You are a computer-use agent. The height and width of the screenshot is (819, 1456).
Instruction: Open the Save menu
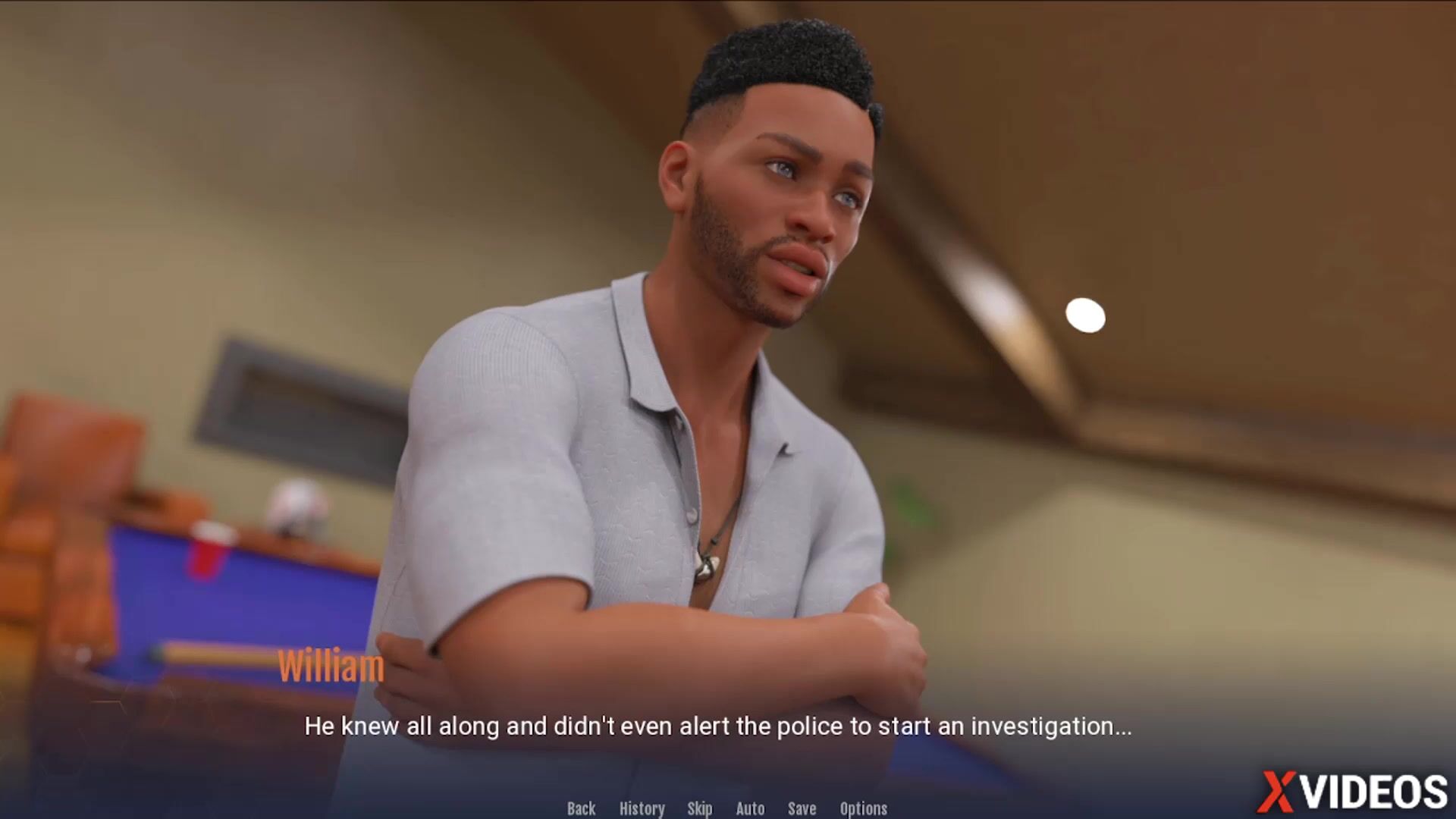pyautogui.click(x=802, y=808)
